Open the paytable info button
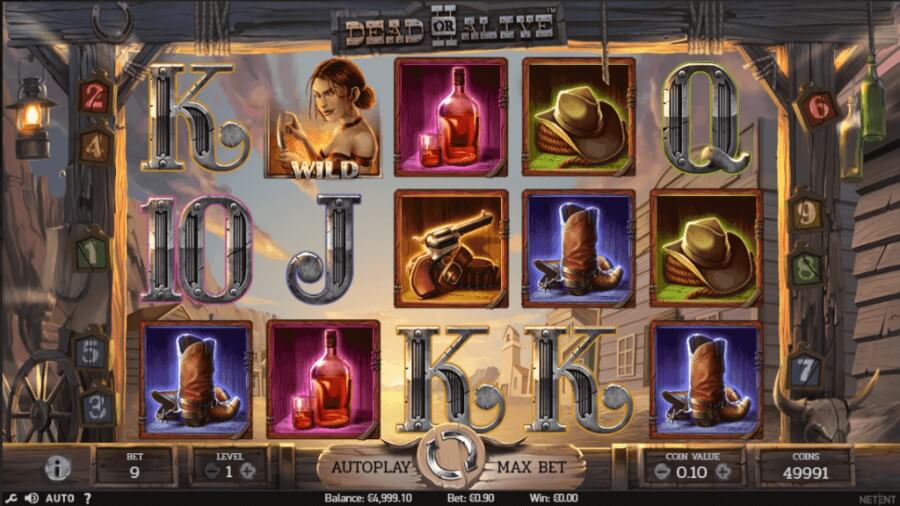The height and width of the screenshot is (506, 900). tap(59, 467)
